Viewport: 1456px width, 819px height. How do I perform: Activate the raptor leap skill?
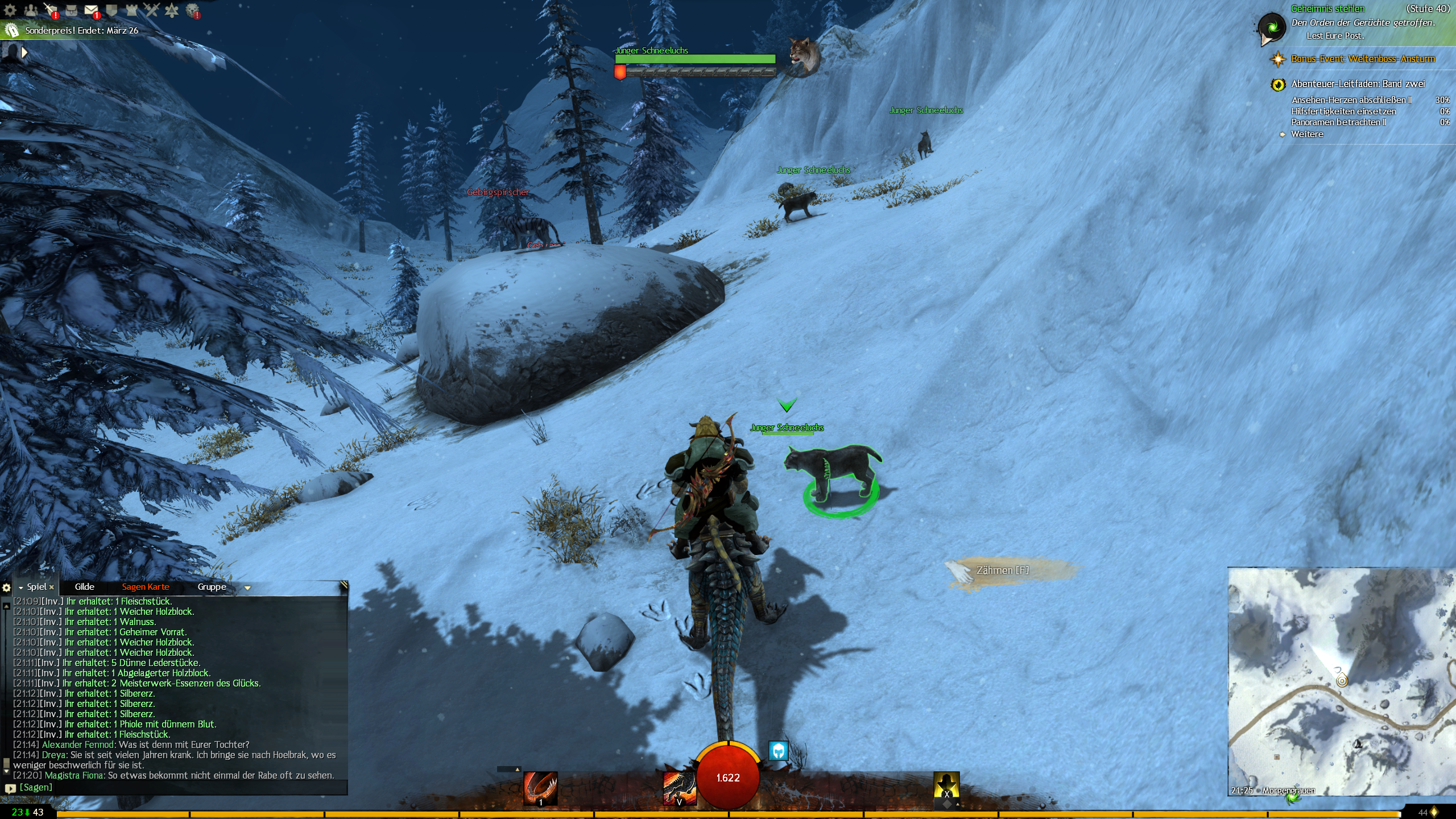click(679, 788)
